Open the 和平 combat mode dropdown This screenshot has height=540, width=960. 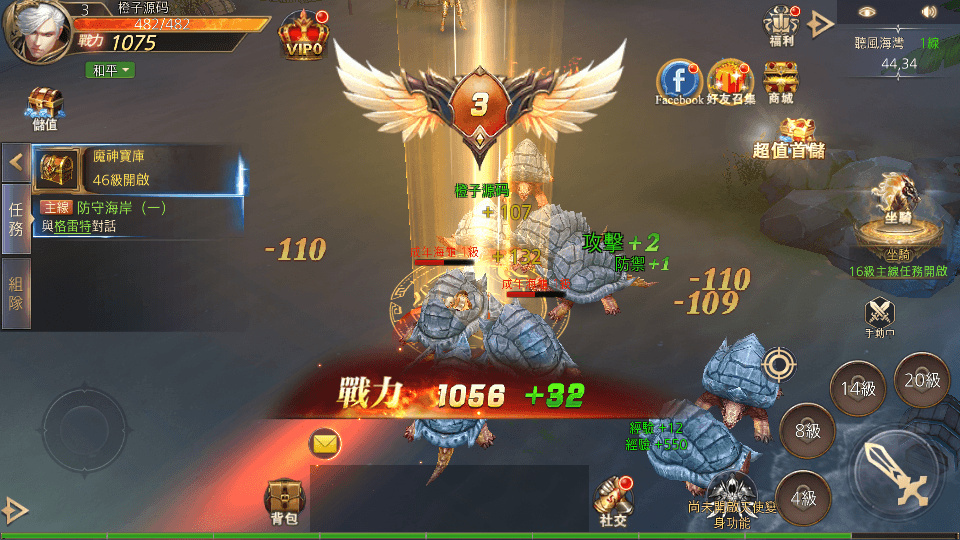pos(109,70)
